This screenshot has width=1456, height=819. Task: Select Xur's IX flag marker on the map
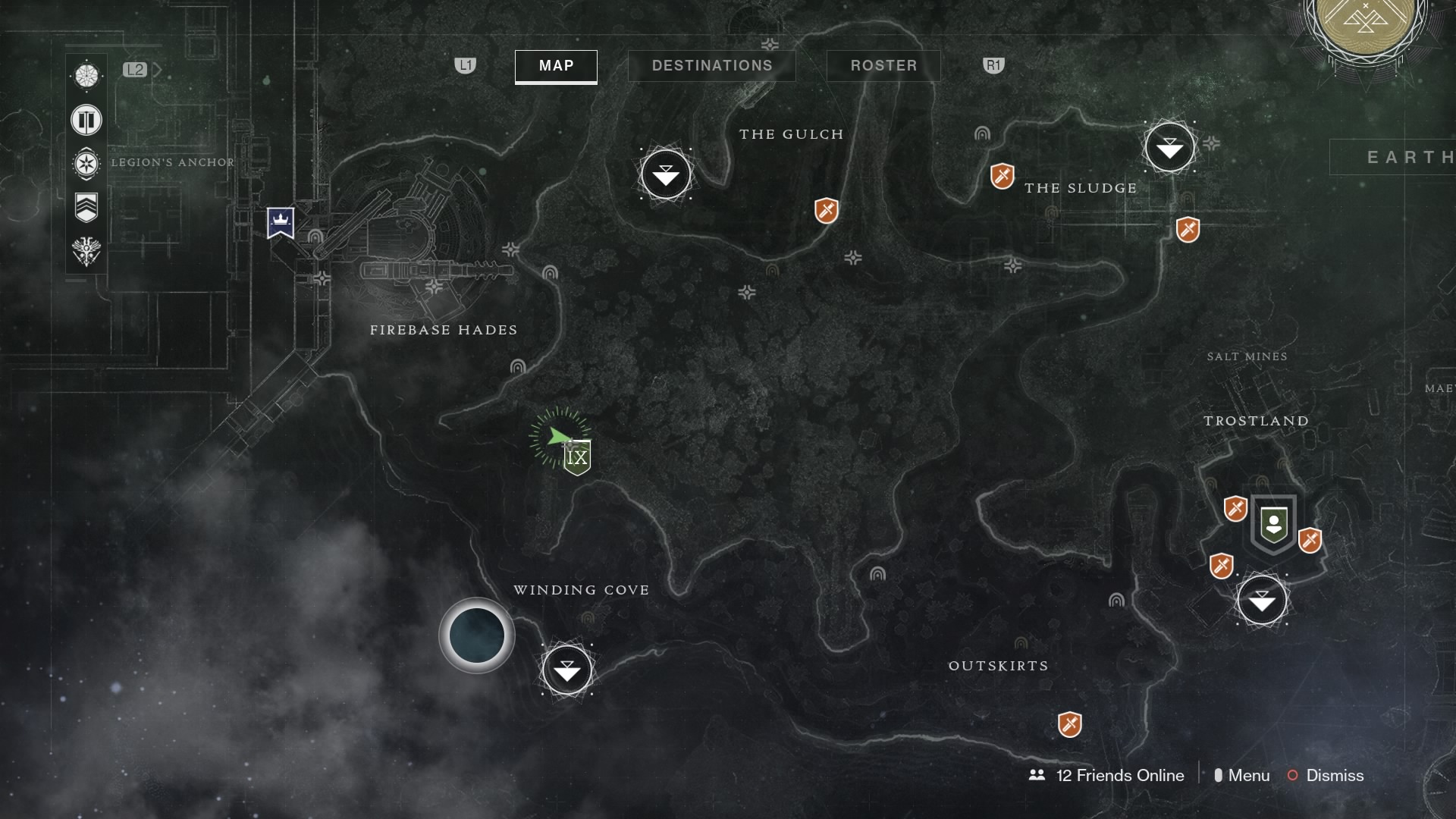tap(576, 455)
